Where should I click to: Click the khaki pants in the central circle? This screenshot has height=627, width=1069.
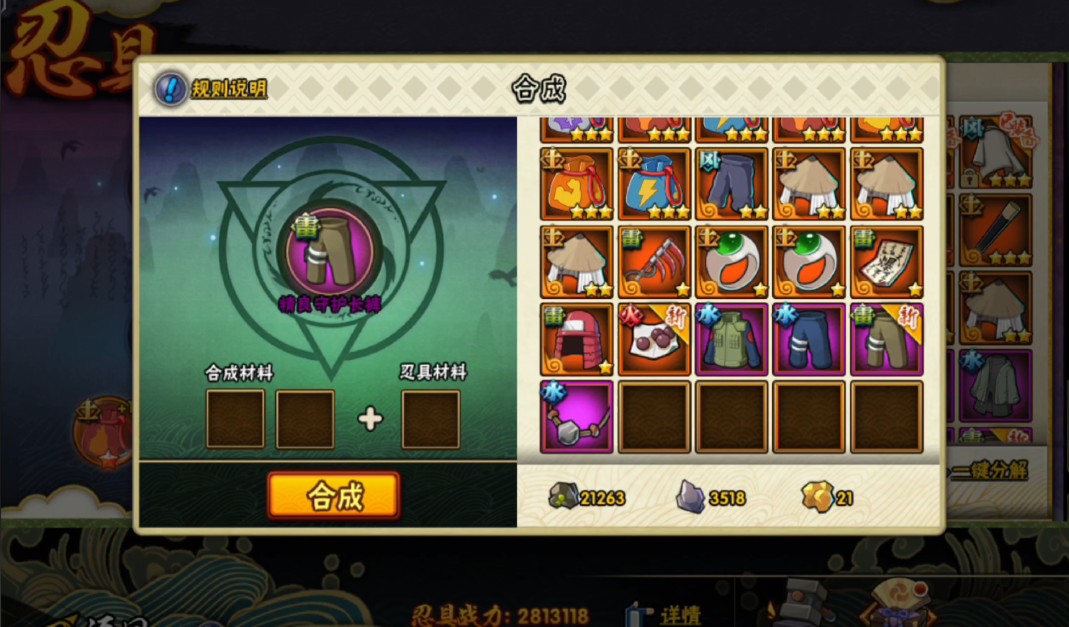330,249
